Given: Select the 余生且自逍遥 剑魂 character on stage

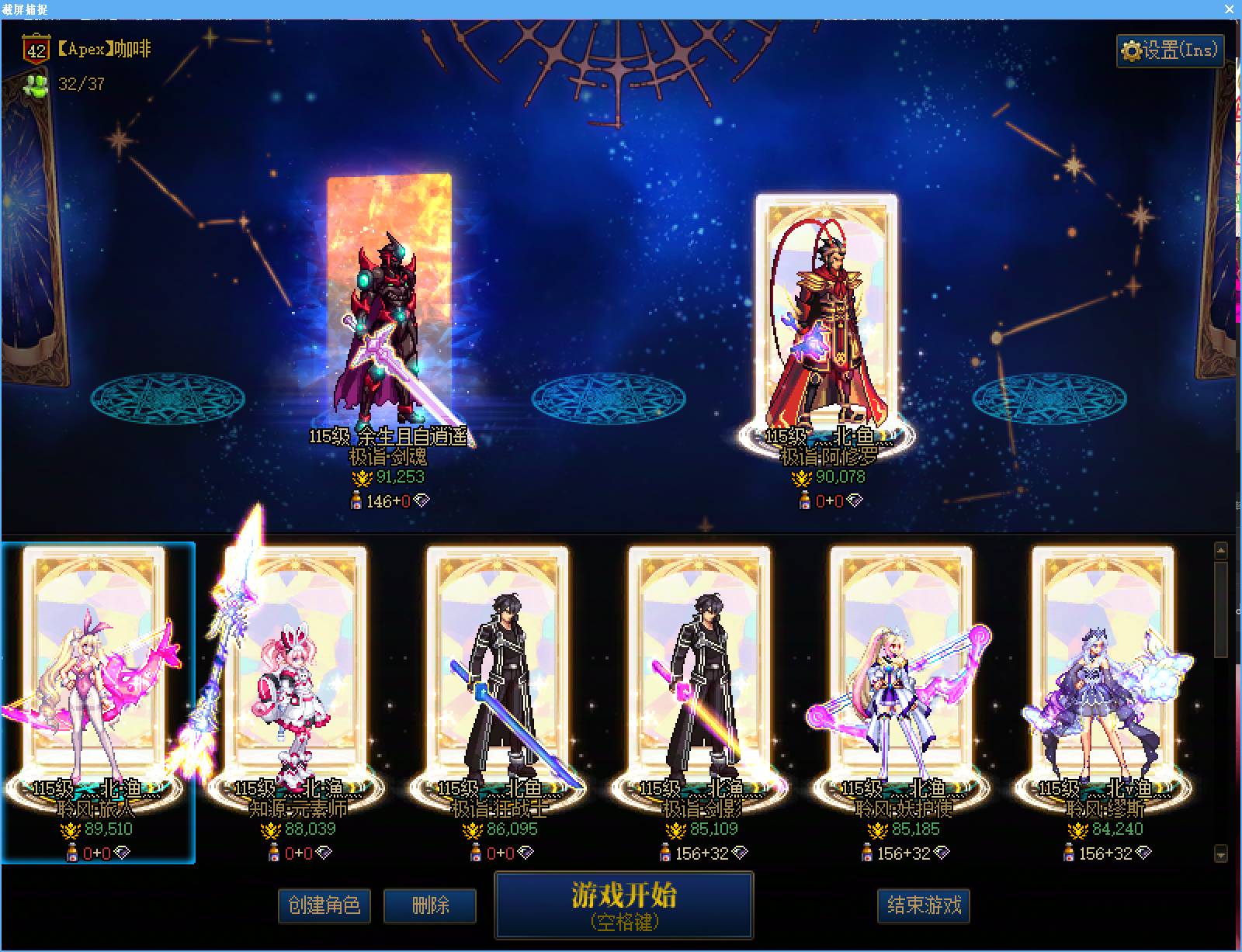Looking at the screenshot, I should (388, 310).
